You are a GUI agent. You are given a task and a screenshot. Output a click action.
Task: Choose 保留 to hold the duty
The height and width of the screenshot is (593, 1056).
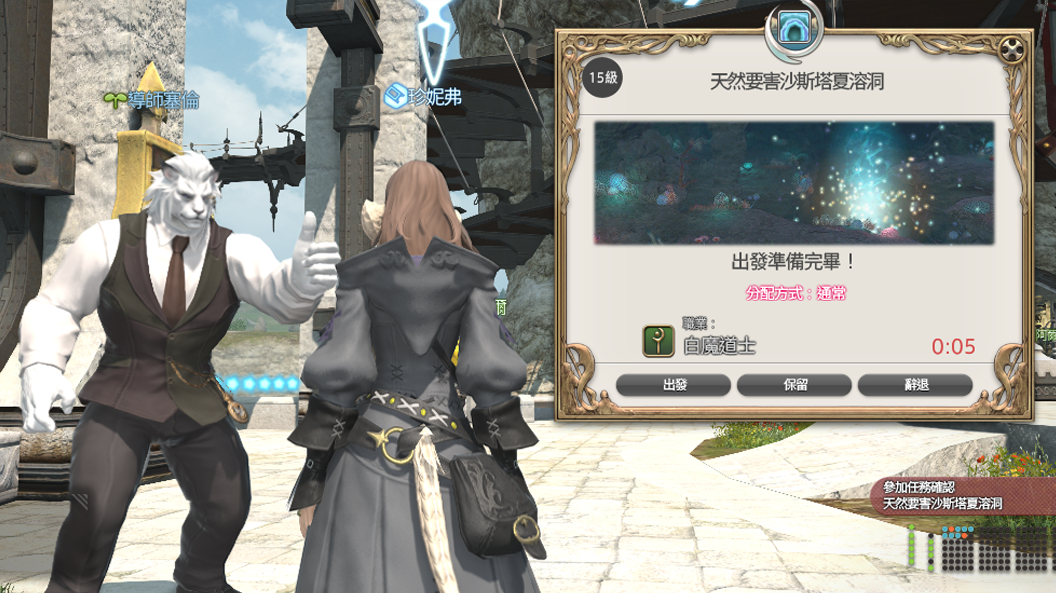click(x=794, y=385)
